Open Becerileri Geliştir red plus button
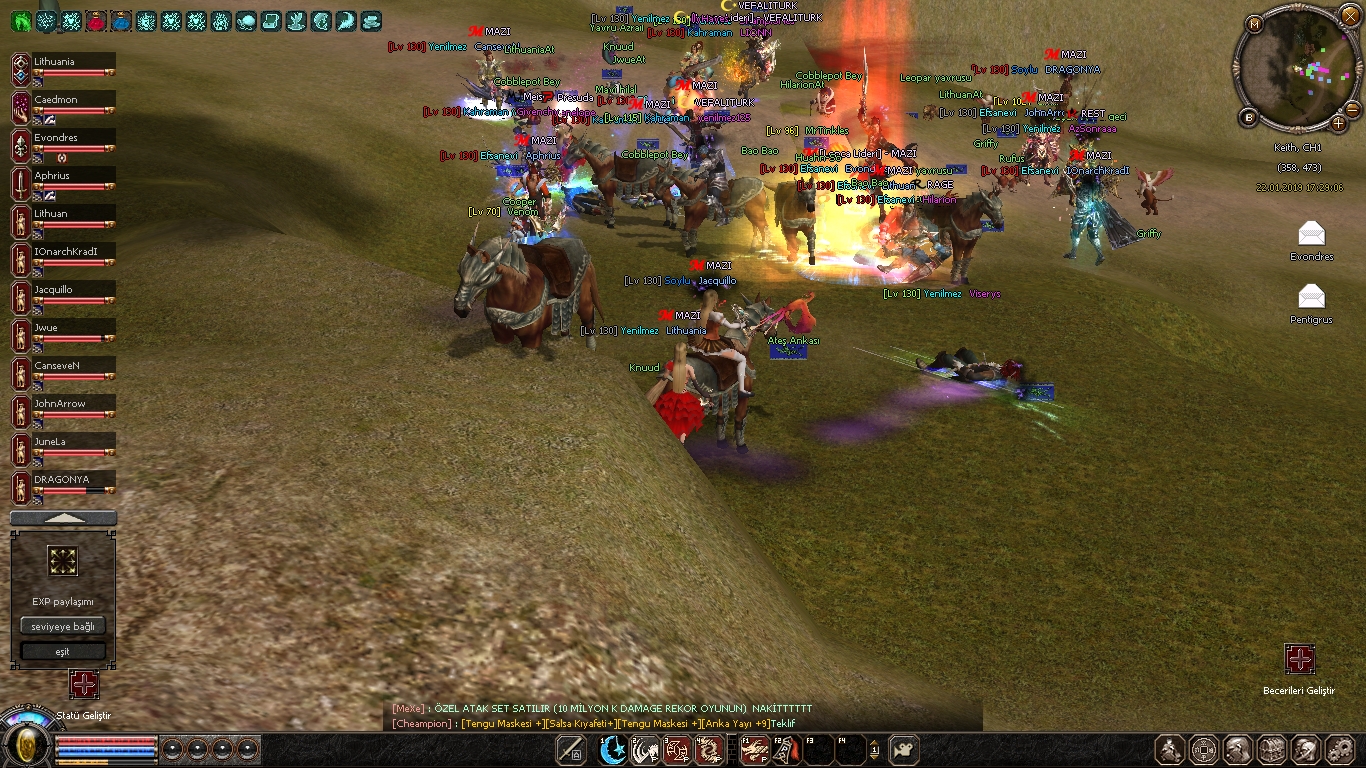Viewport: 1366px width, 768px height. [x=1299, y=659]
